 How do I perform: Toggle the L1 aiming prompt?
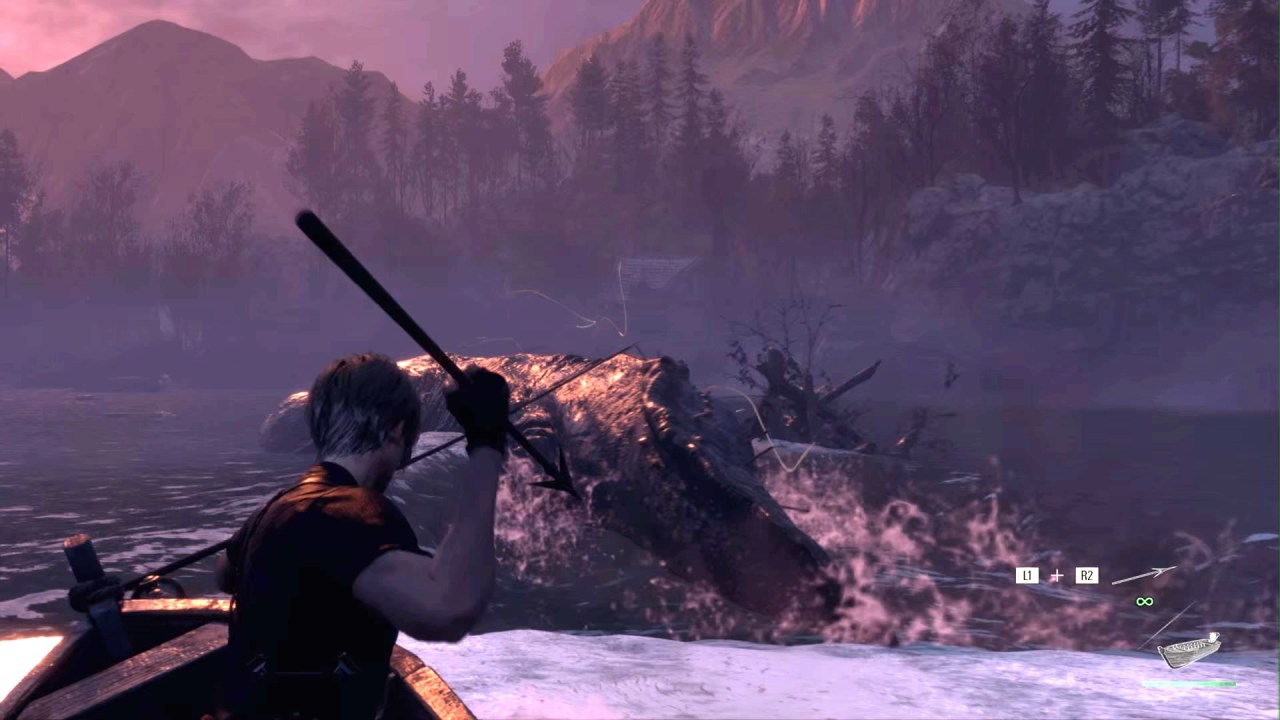coord(1027,574)
